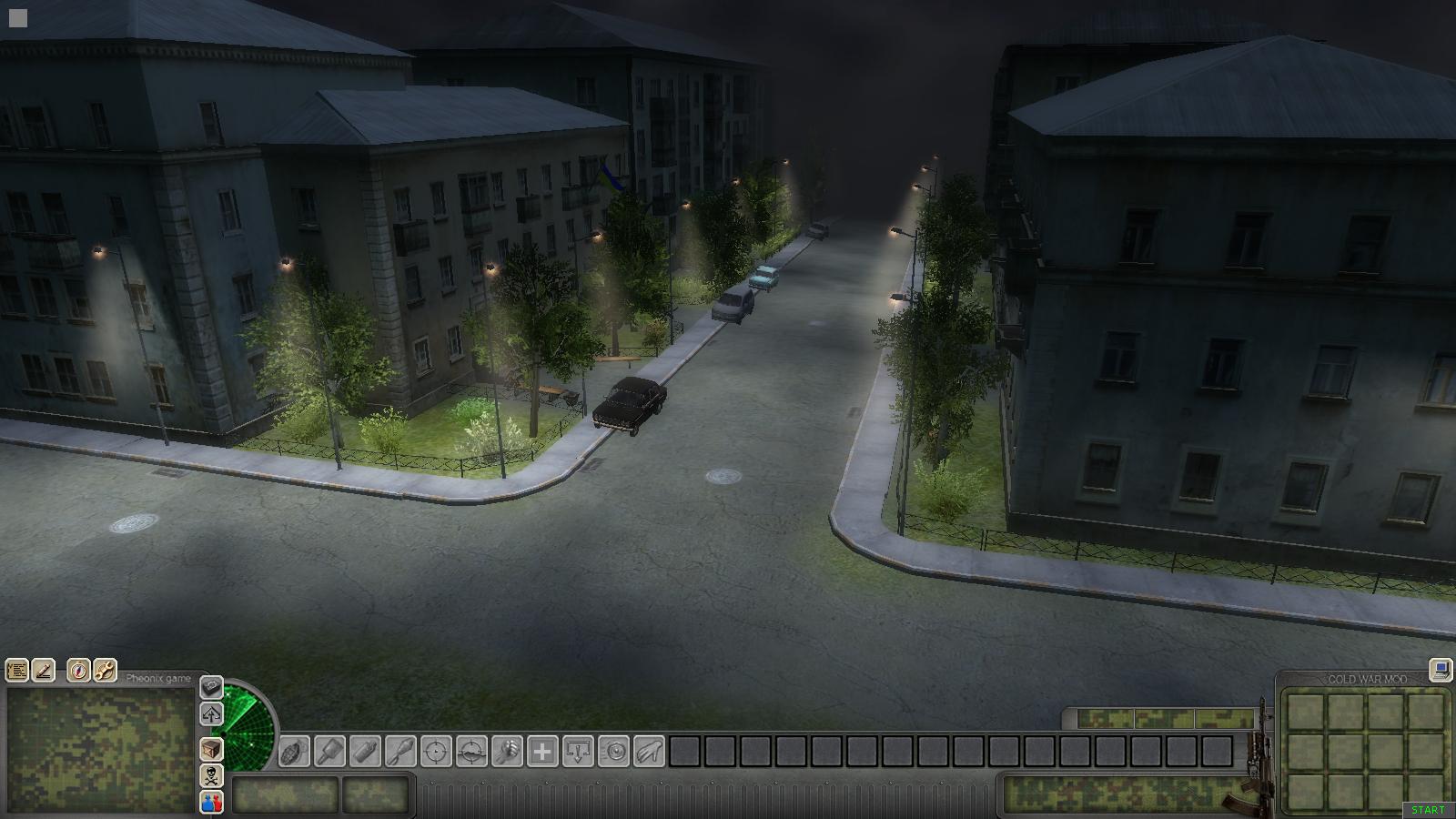
Task: Click the minimap panel
Action: pos(99,750)
